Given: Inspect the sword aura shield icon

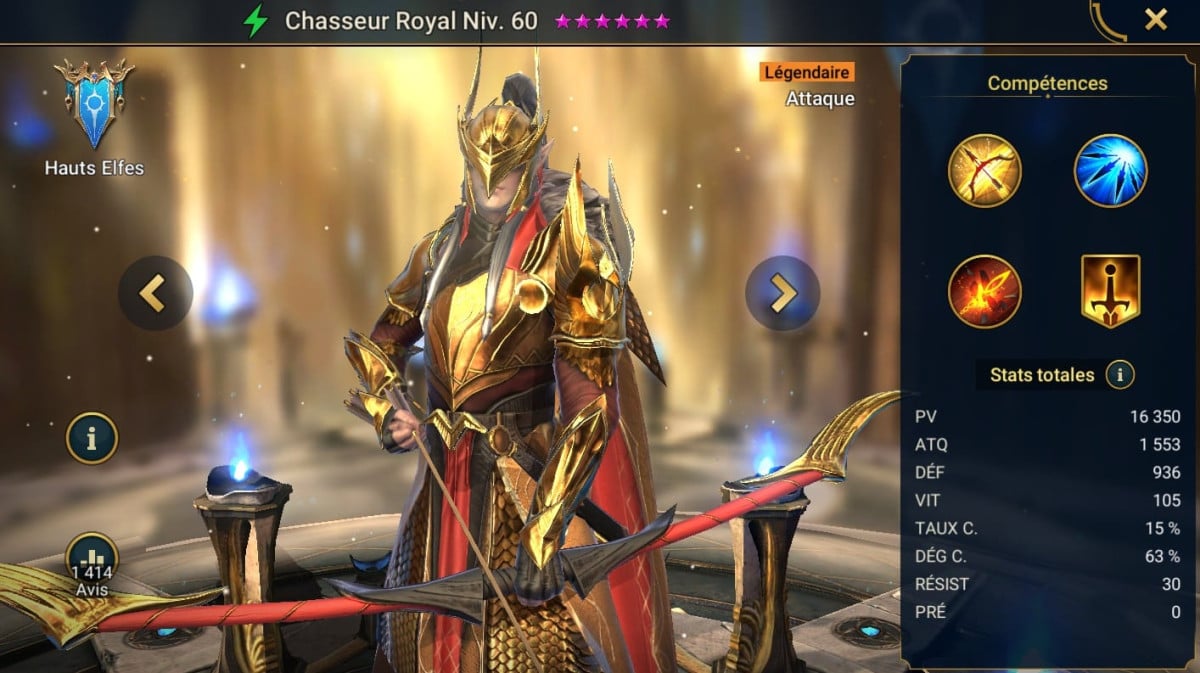Looking at the screenshot, I should point(1110,291).
